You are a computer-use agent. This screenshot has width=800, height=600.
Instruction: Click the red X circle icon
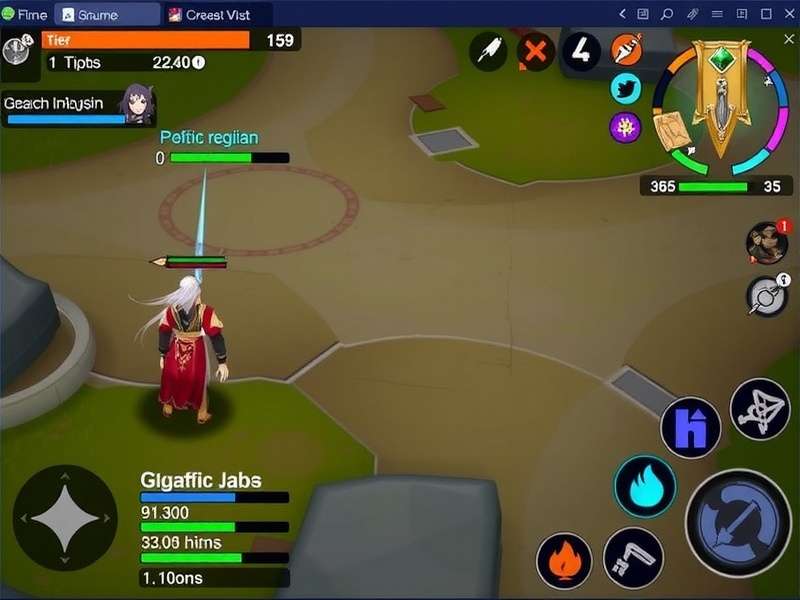pyautogui.click(x=535, y=50)
